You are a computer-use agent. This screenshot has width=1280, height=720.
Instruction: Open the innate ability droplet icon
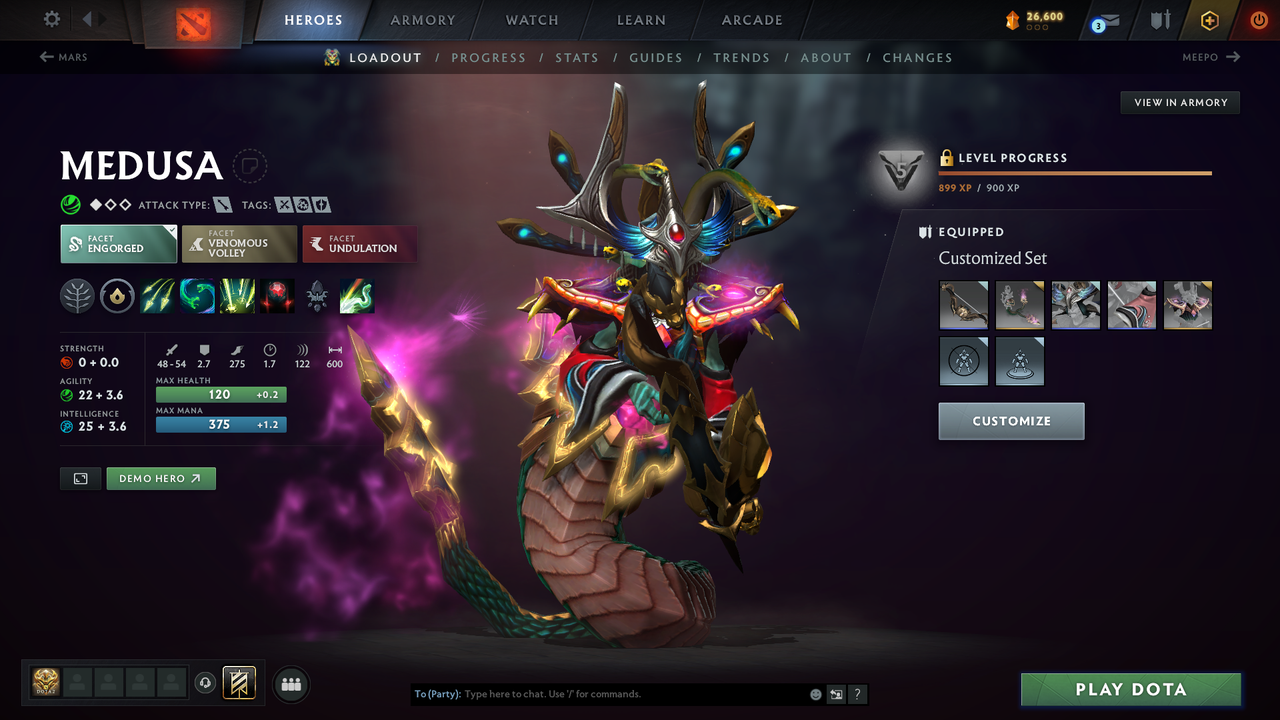[117, 295]
